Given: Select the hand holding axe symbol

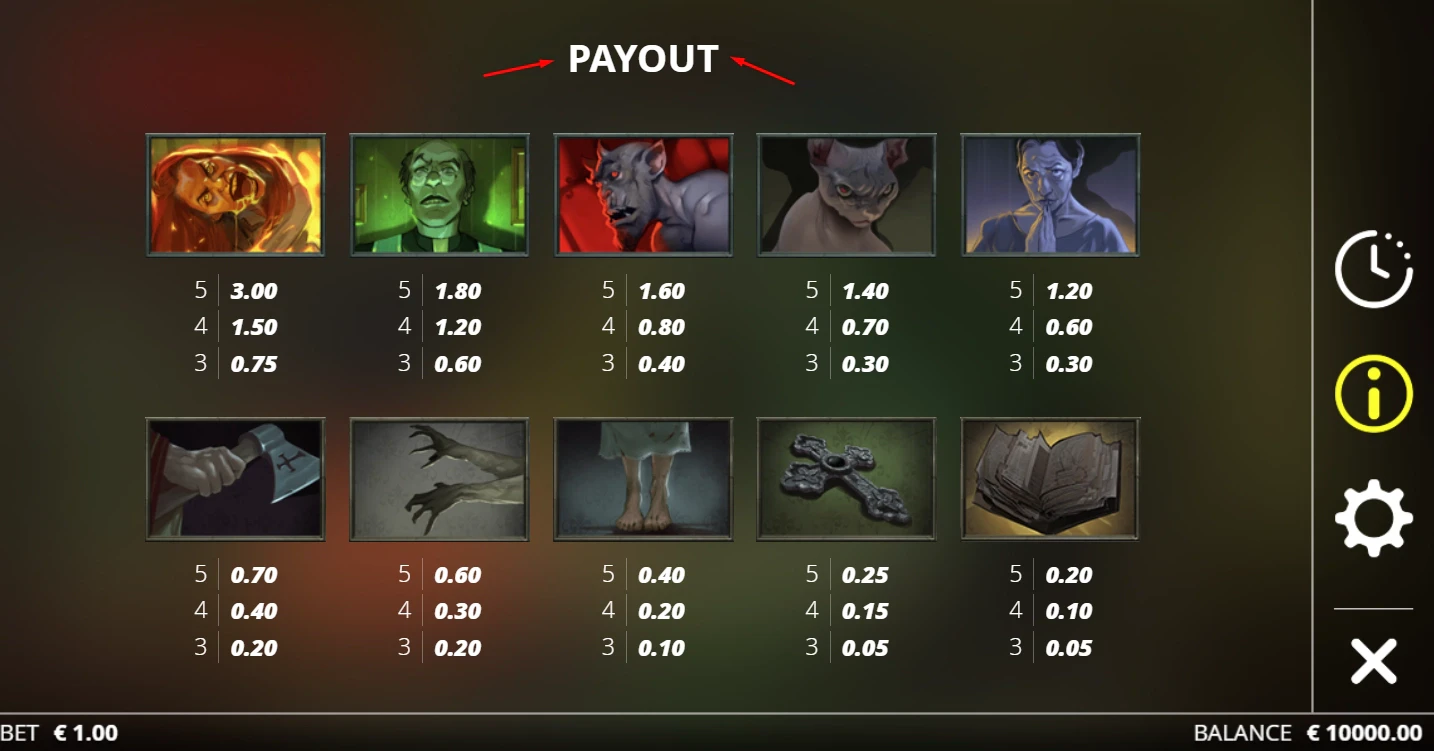Looking at the screenshot, I should click(x=235, y=478).
